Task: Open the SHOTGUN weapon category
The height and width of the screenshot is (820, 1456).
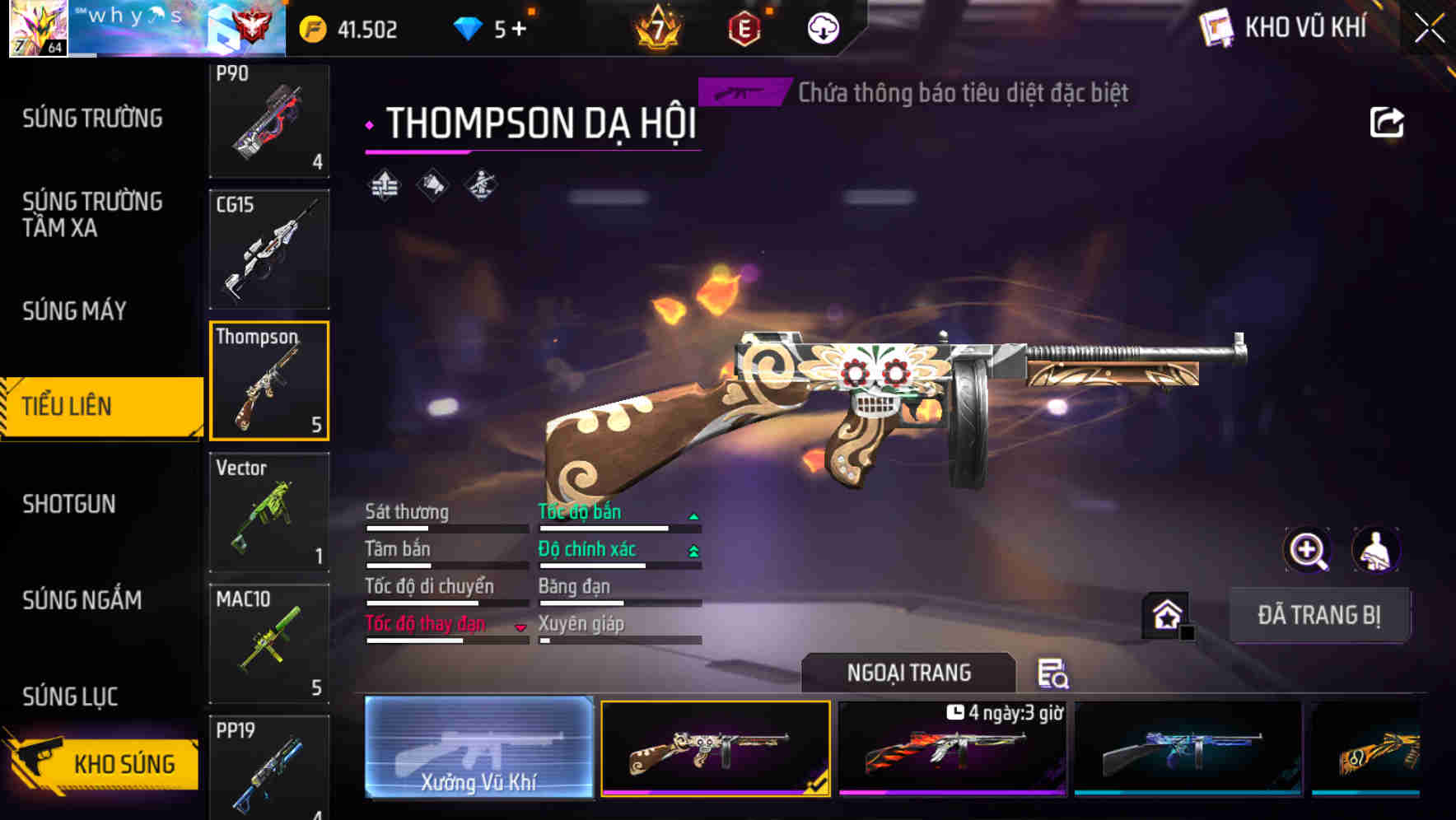Action: [71, 504]
